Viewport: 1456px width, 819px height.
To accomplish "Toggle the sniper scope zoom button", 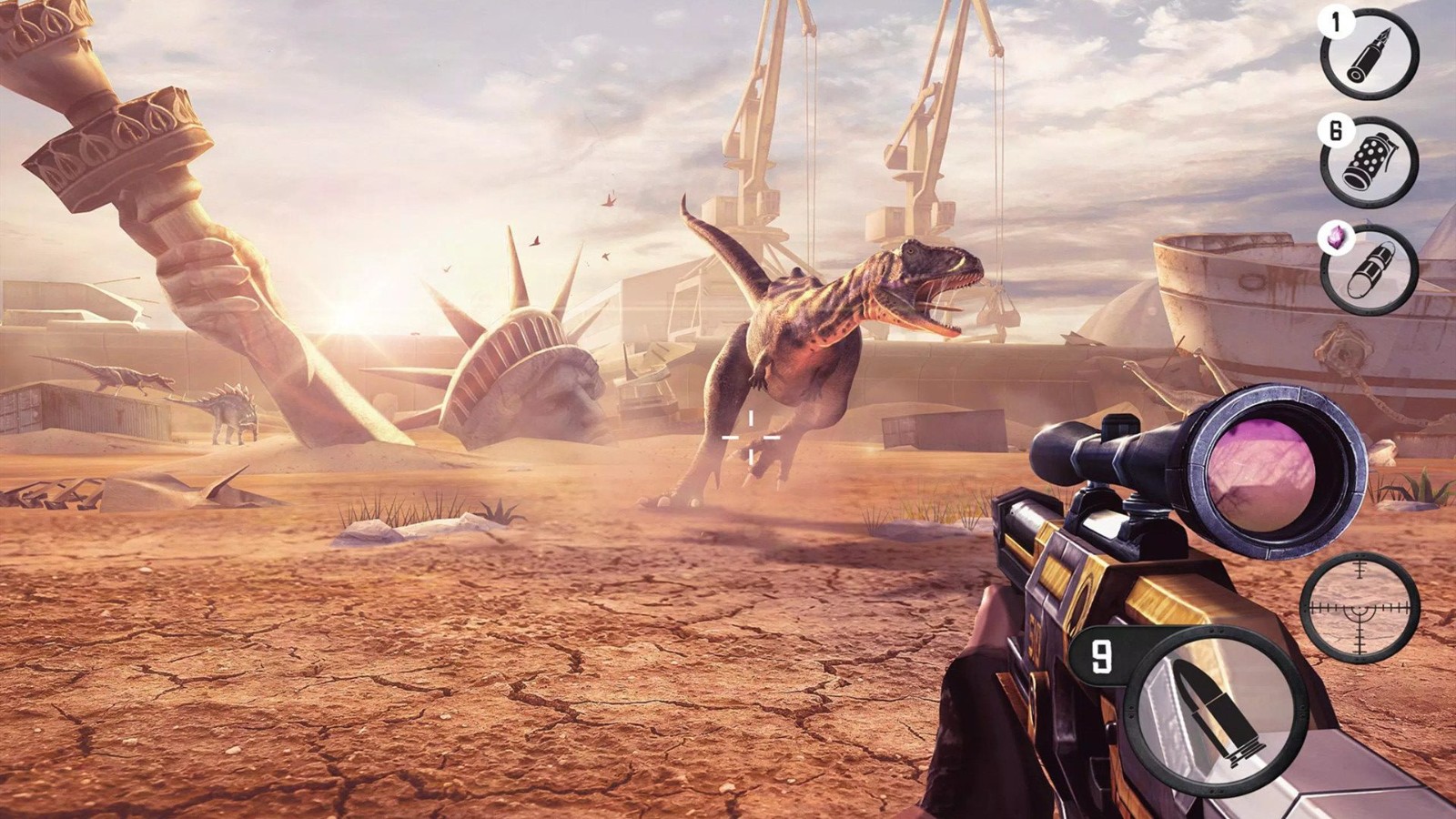I will click(x=1360, y=607).
